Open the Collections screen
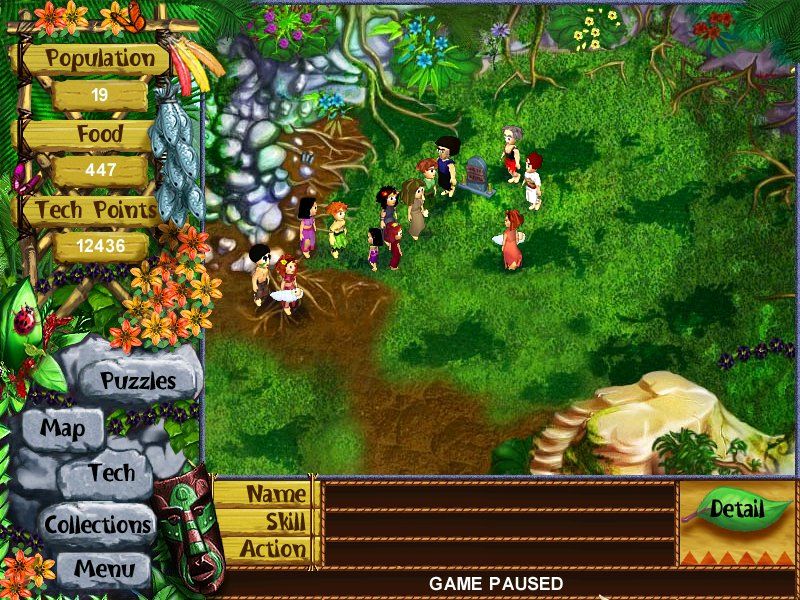Viewport: 800px width, 600px height. click(97, 524)
